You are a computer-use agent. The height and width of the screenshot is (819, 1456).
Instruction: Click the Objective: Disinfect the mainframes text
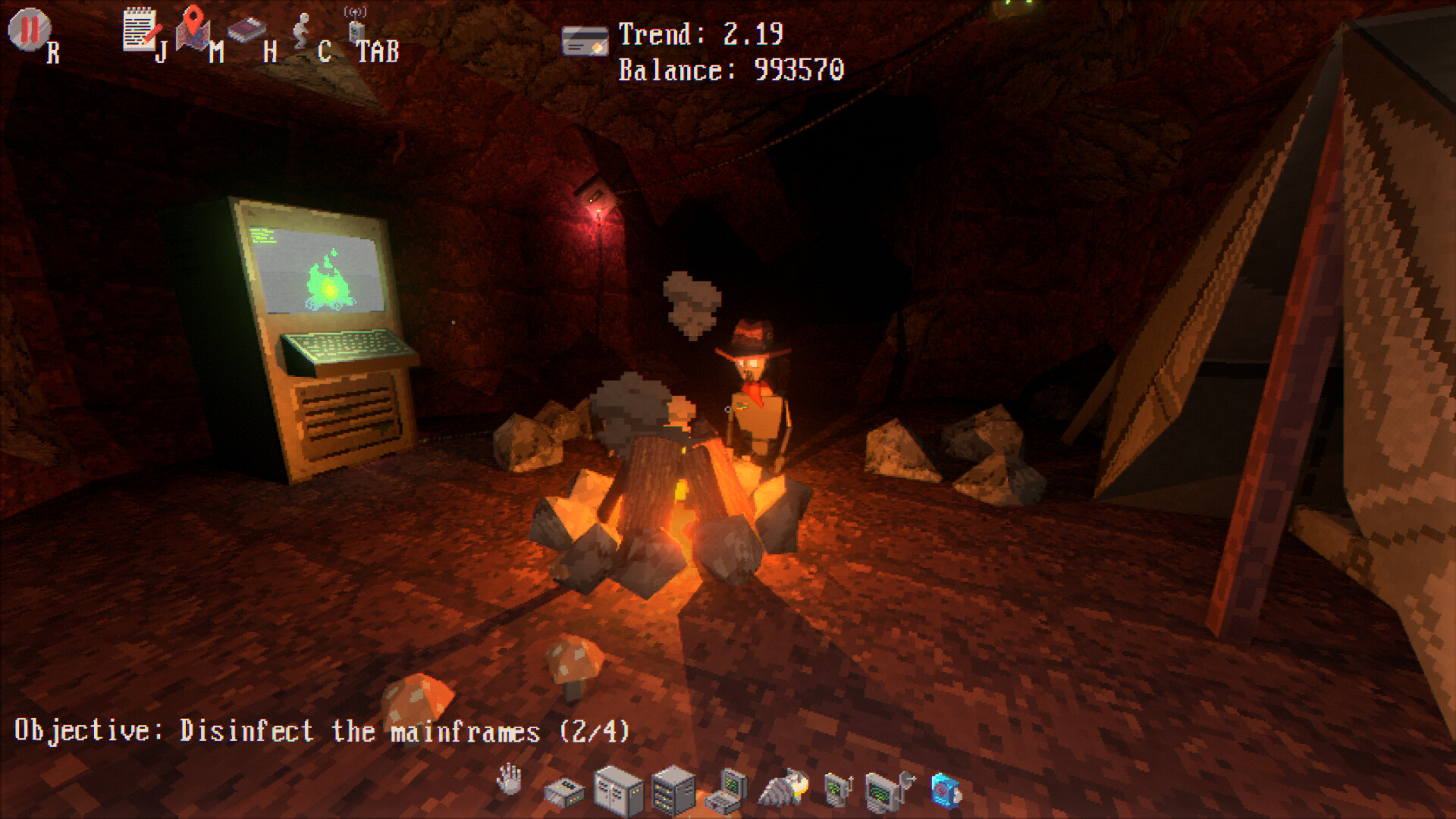(x=322, y=730)
